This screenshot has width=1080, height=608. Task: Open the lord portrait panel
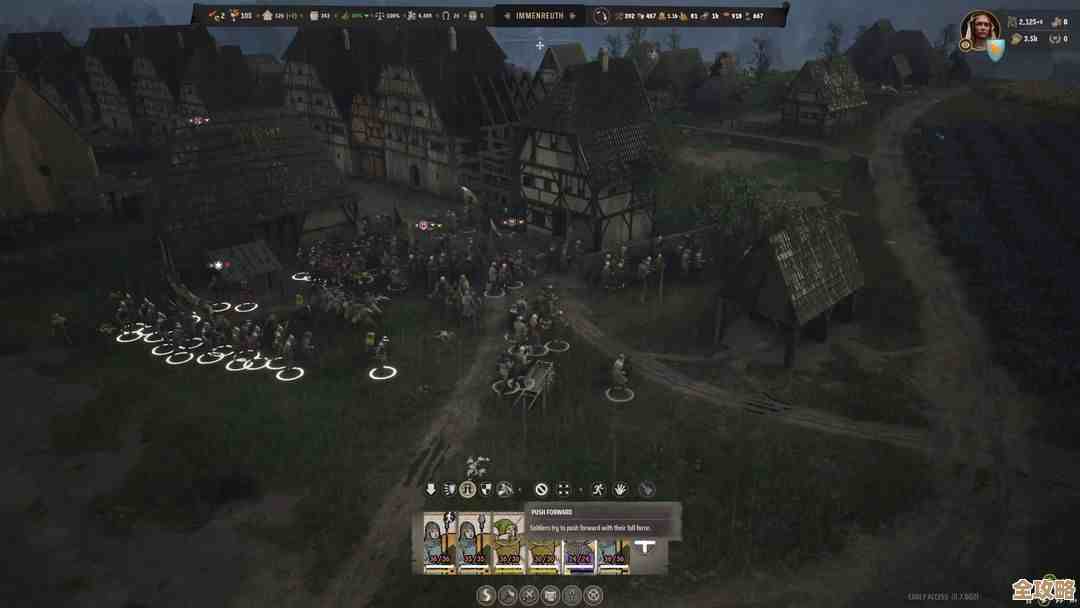click(x=979, y=30)
